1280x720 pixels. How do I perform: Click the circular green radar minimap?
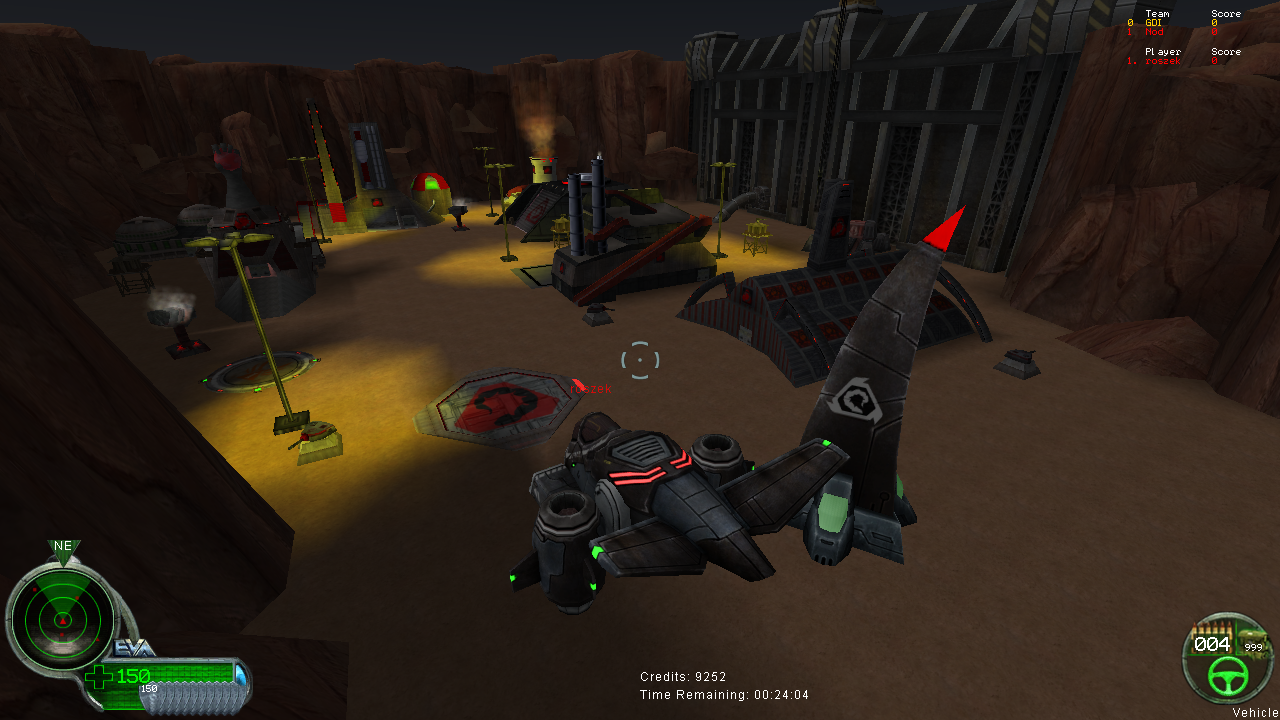pyautogui.click(x=62, y=617)
